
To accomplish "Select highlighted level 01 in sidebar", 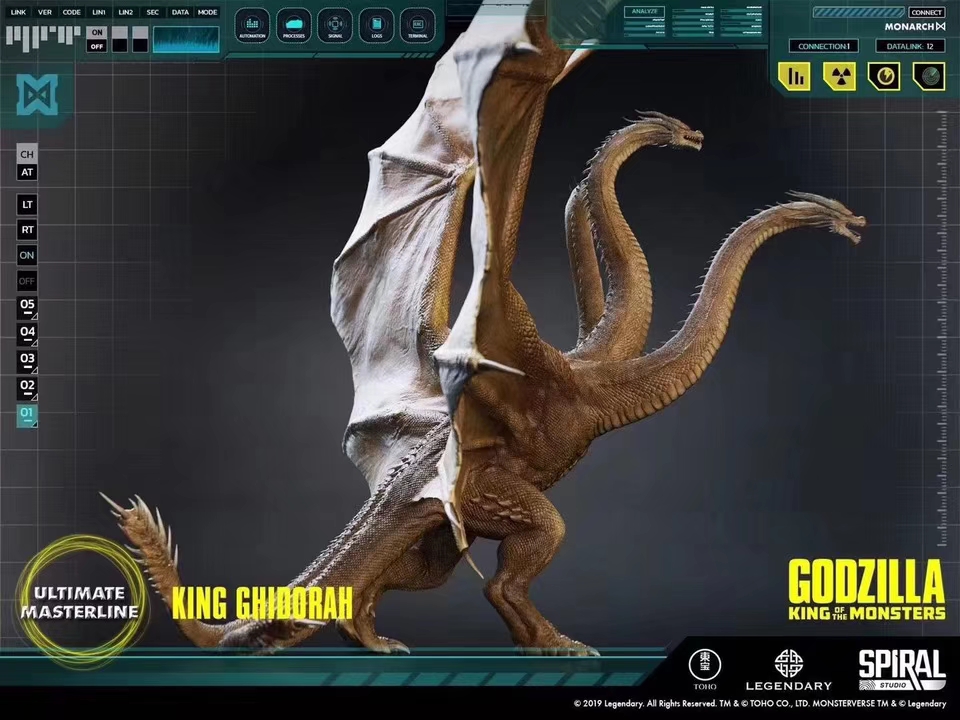I will tap(27, 414).
